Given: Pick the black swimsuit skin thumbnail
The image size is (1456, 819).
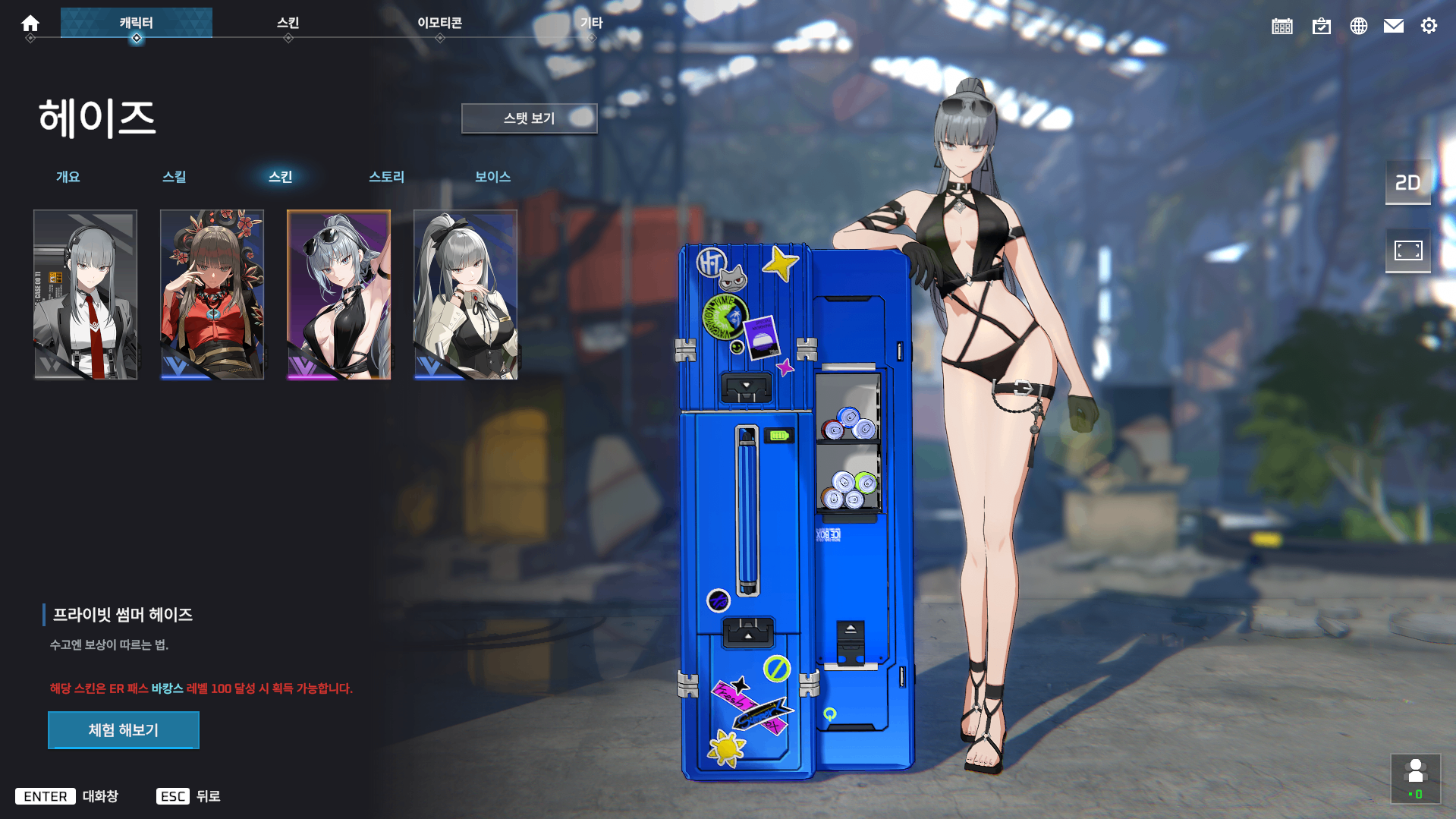Looking at the screenshot, I should point(339,295).
